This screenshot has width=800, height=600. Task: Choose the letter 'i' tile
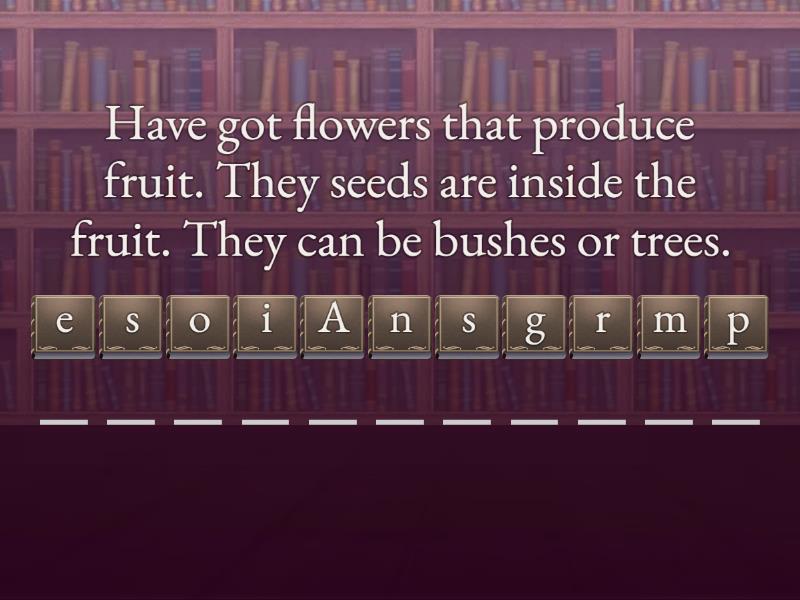[267, 326]
